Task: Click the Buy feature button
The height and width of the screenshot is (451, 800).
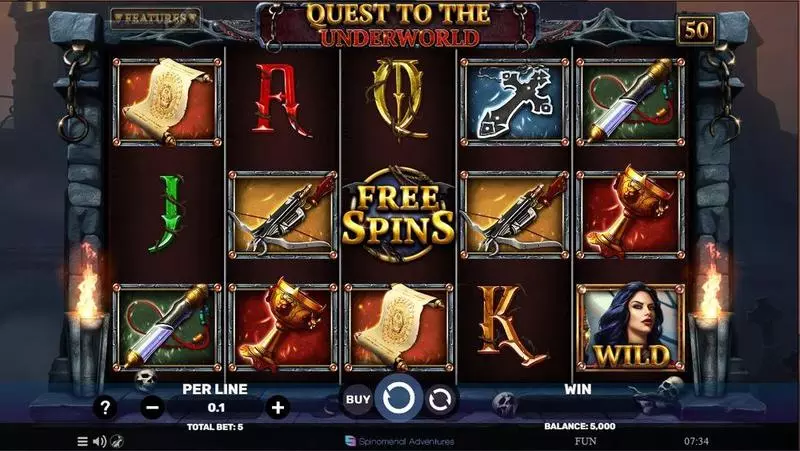Action: click(x=358, y=400)
